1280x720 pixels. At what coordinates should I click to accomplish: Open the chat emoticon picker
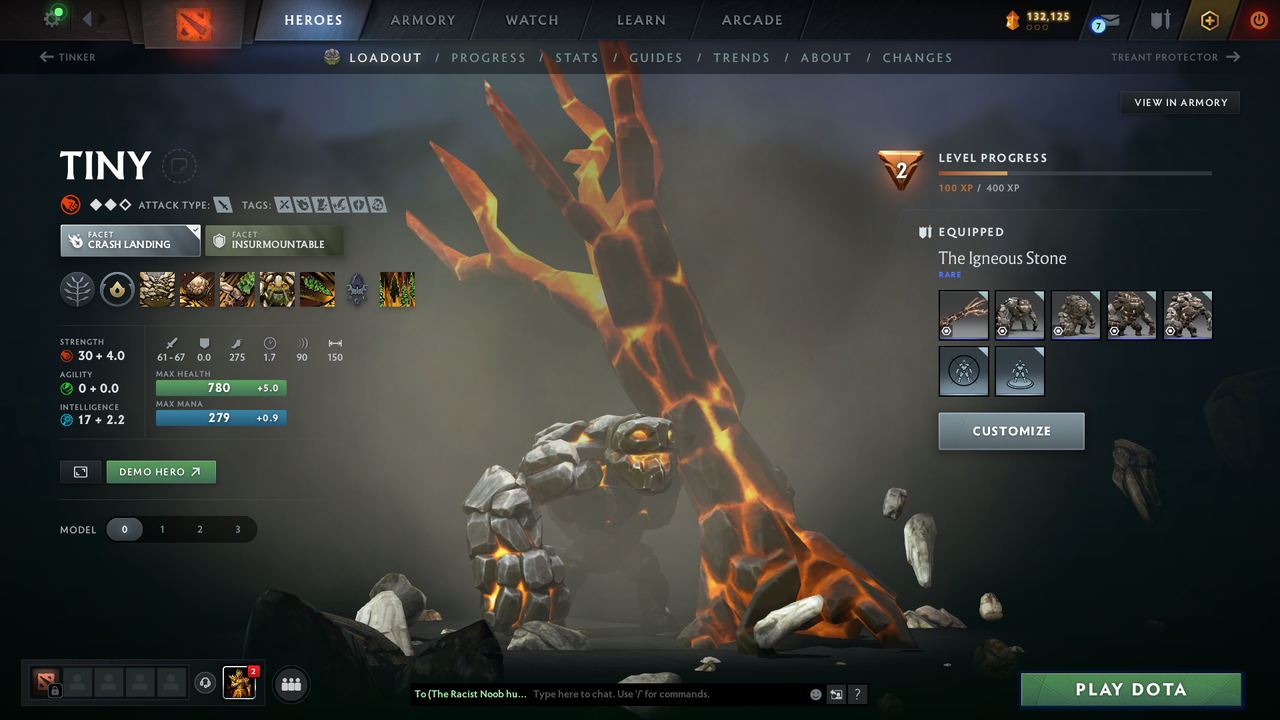815,694
